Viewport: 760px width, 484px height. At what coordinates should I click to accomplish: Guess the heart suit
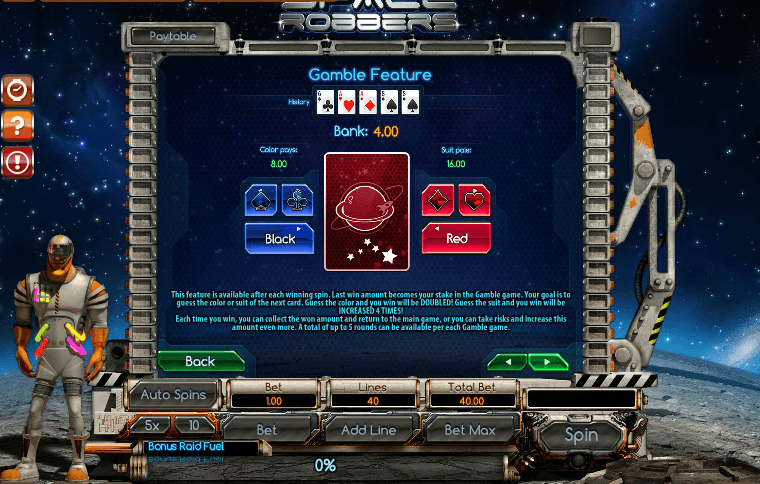click(474, 200)
